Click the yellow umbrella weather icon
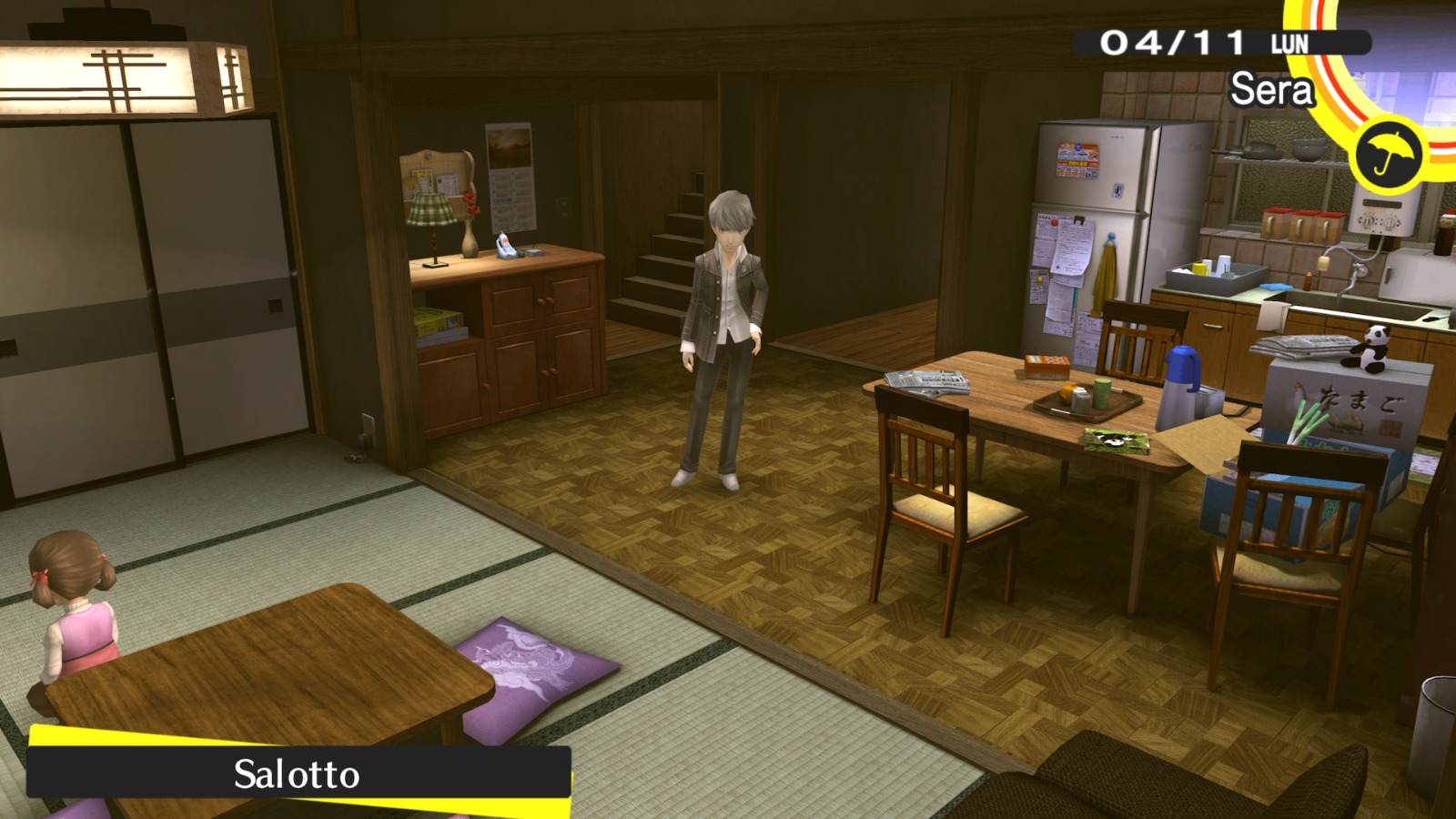This screenshot has height=819, width=1456. (1388, 155)
